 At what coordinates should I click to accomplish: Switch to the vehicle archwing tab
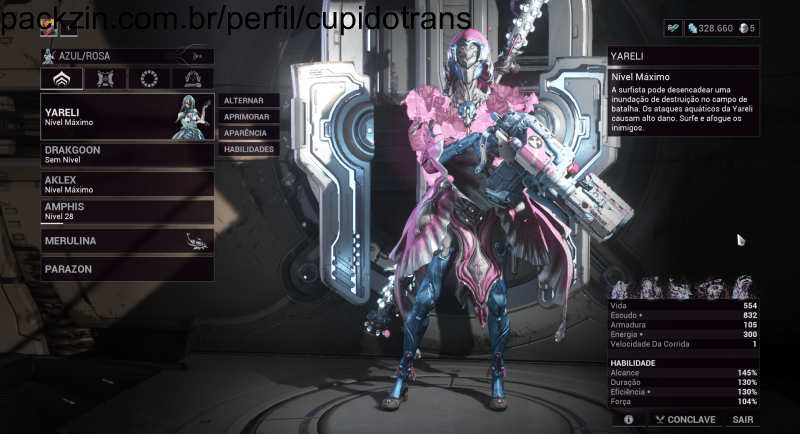pyautogui.click(x=193, y=79)
